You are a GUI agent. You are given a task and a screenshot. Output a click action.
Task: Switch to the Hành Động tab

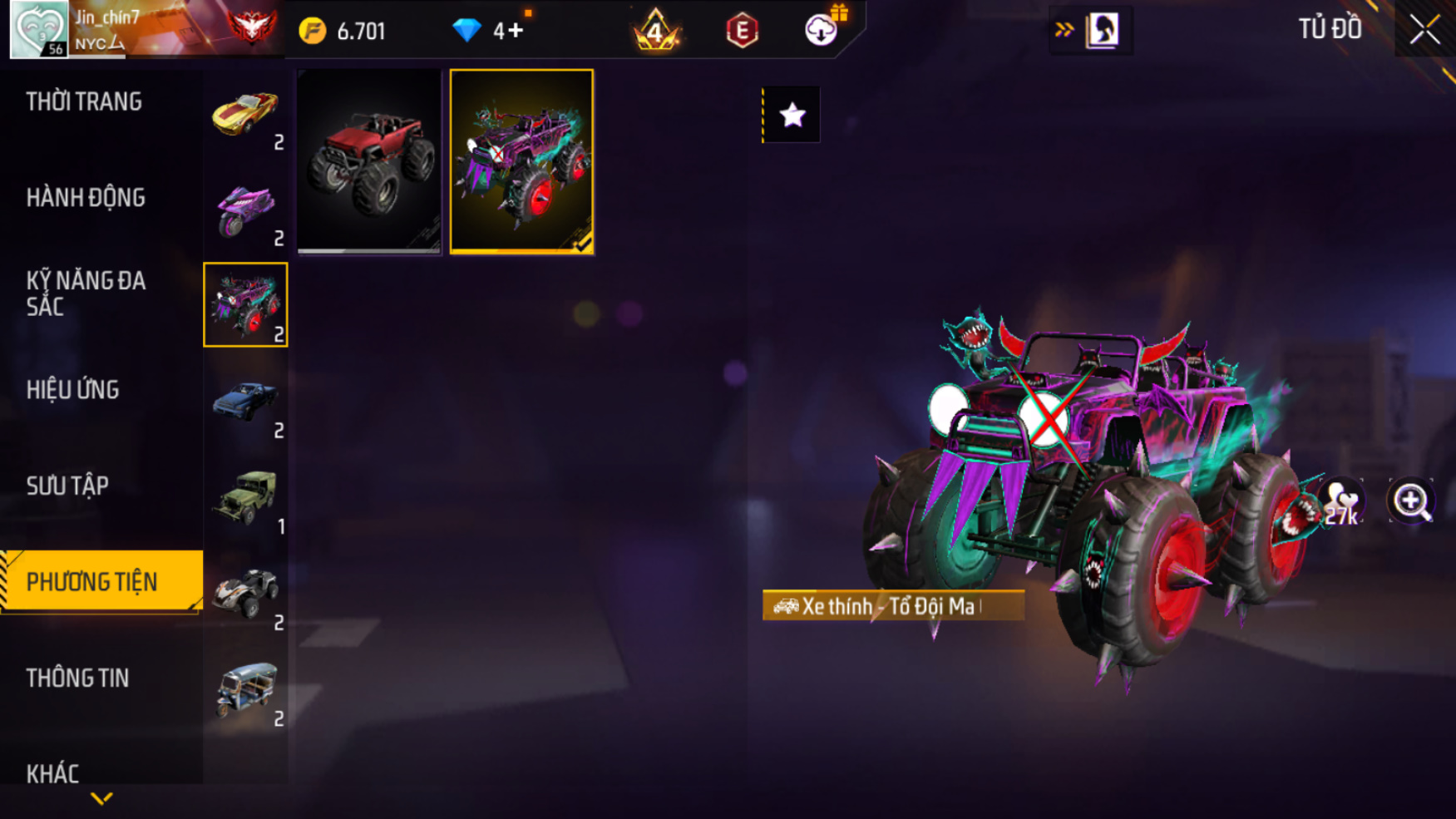pos(86,198)
